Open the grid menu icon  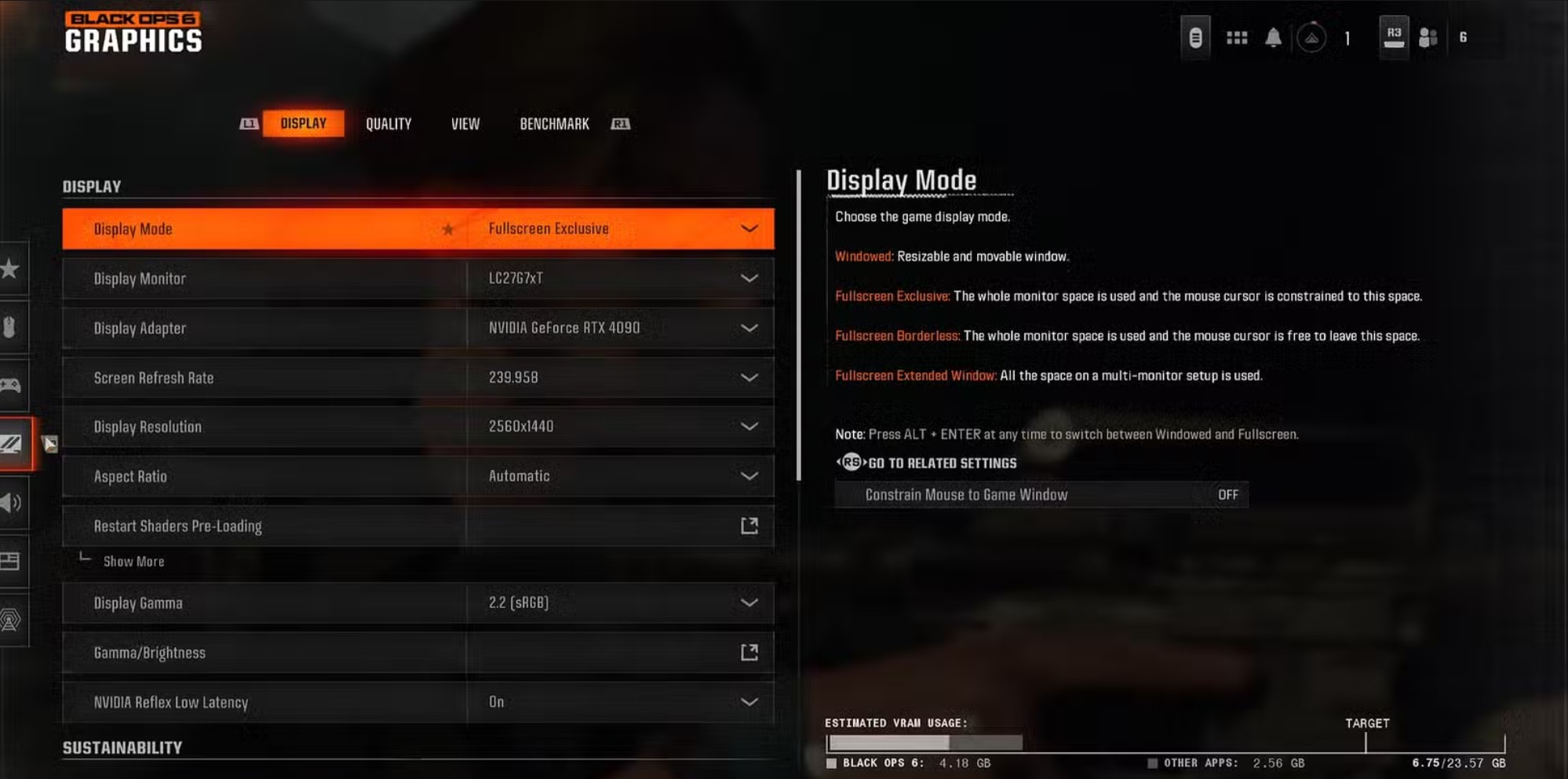pos(1237,38)
